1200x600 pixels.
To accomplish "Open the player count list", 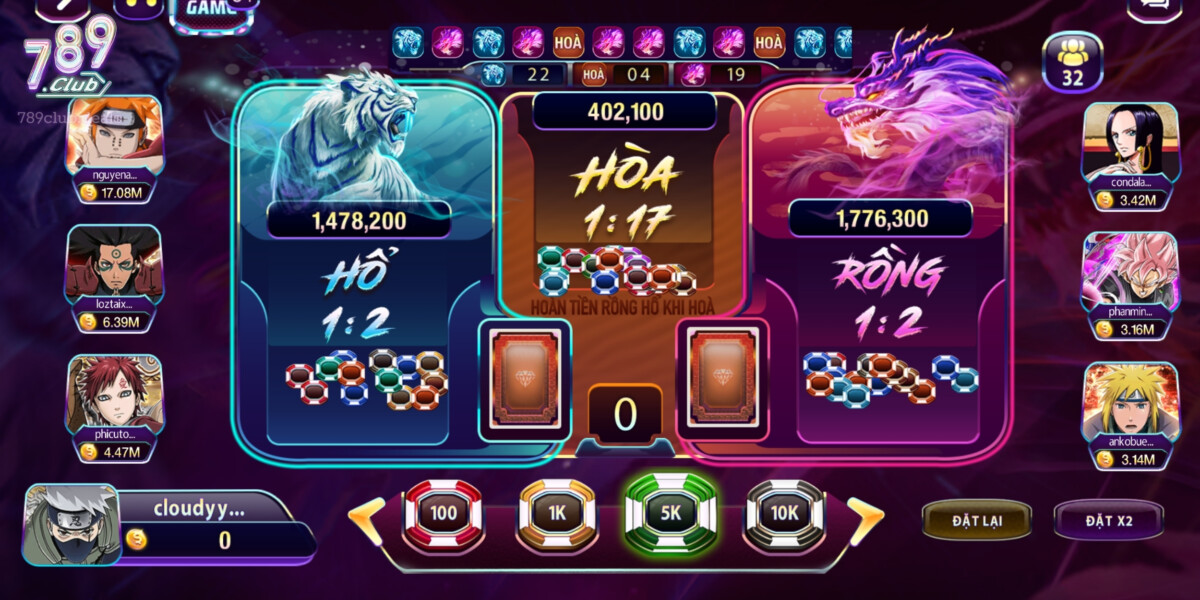I will [1072, 62].
